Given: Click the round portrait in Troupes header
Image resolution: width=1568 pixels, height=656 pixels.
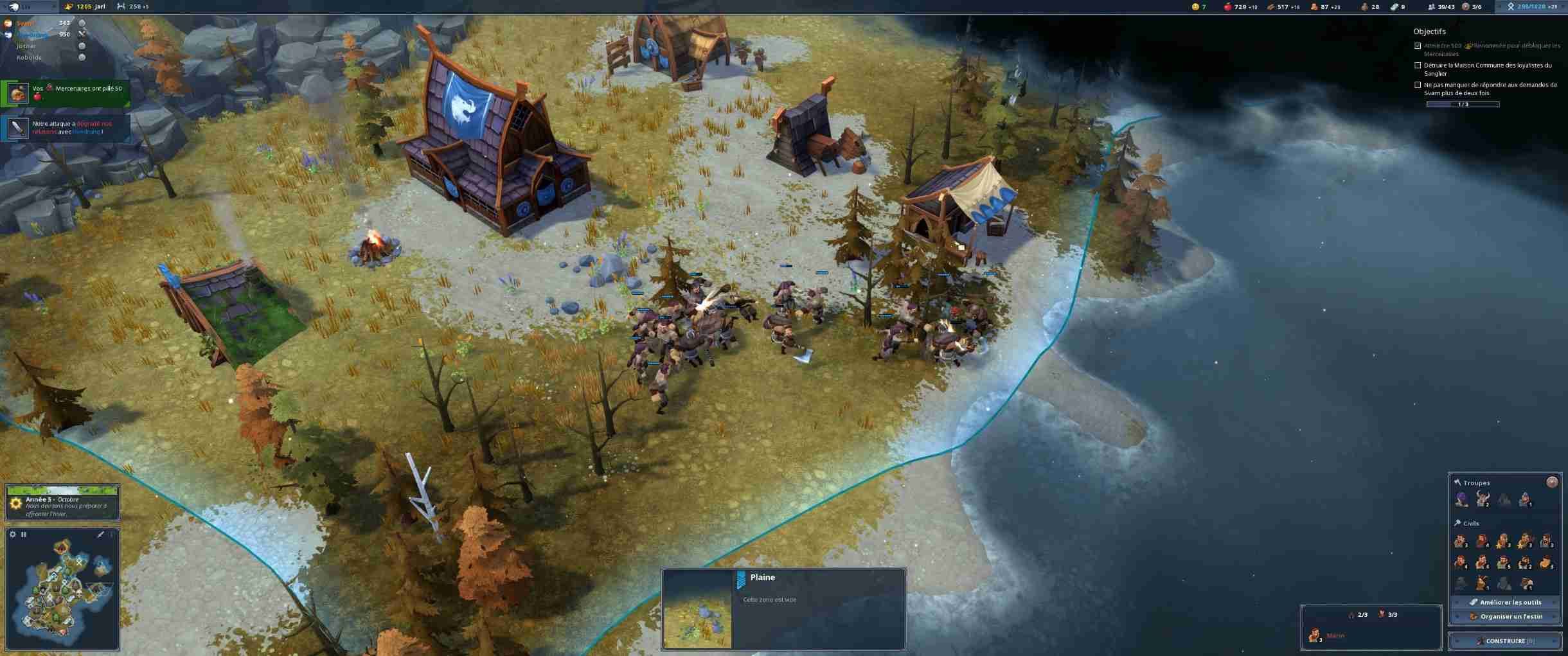Looking at the screenshot, I should (1552, 482).
